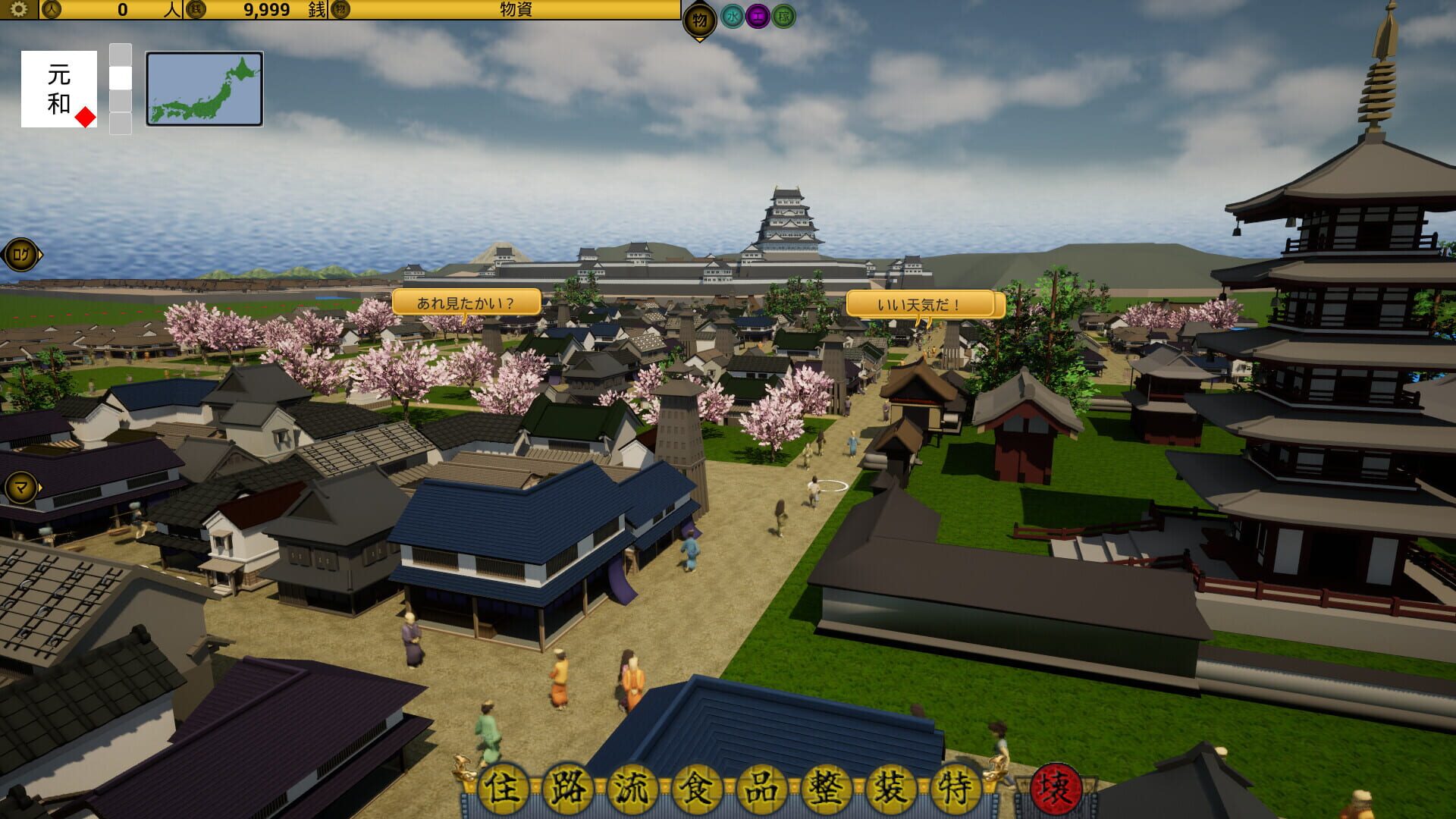Toggle the 物 resources overlay

pyautogui.click(x=700, y=19)
